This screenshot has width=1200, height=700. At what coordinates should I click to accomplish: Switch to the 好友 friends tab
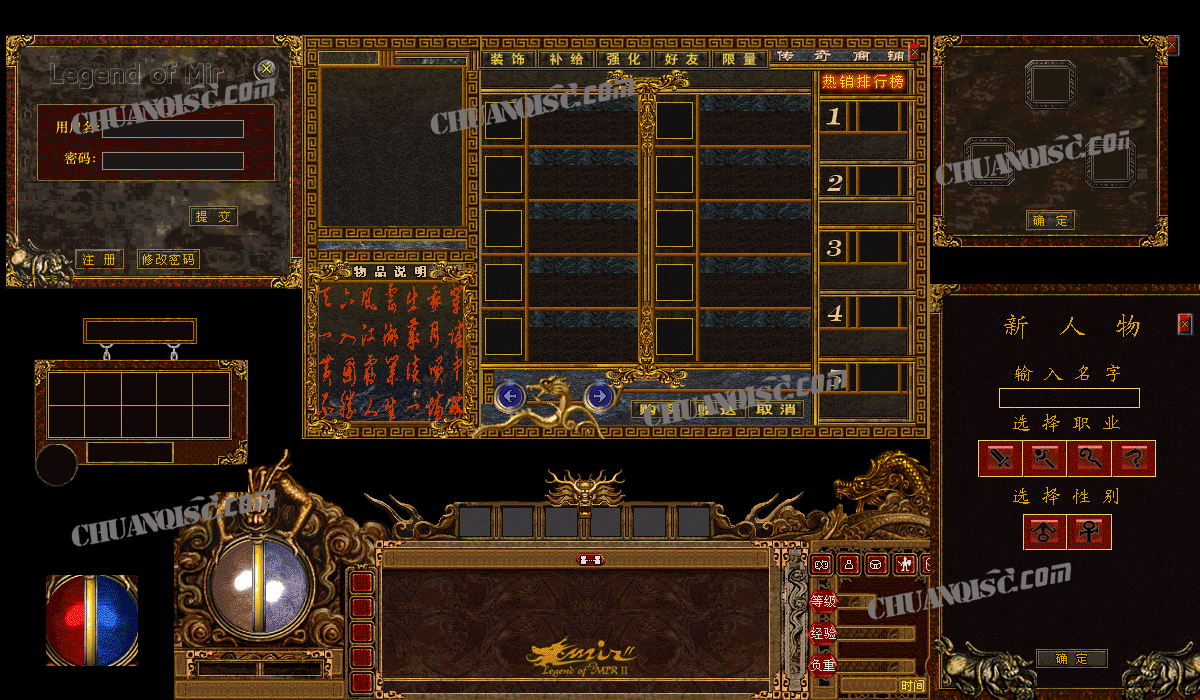point(682,59)
